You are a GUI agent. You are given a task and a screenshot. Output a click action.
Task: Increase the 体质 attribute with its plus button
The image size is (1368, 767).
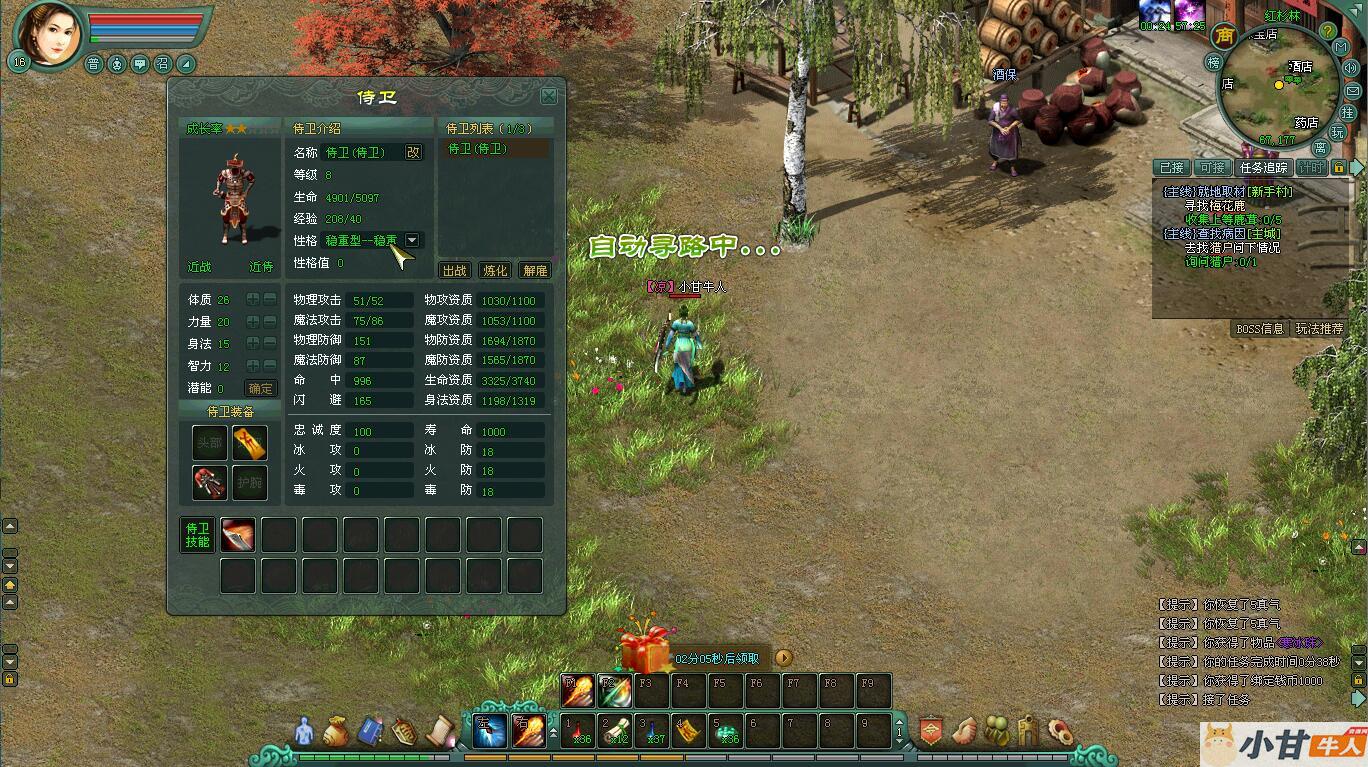click(253, 299)
